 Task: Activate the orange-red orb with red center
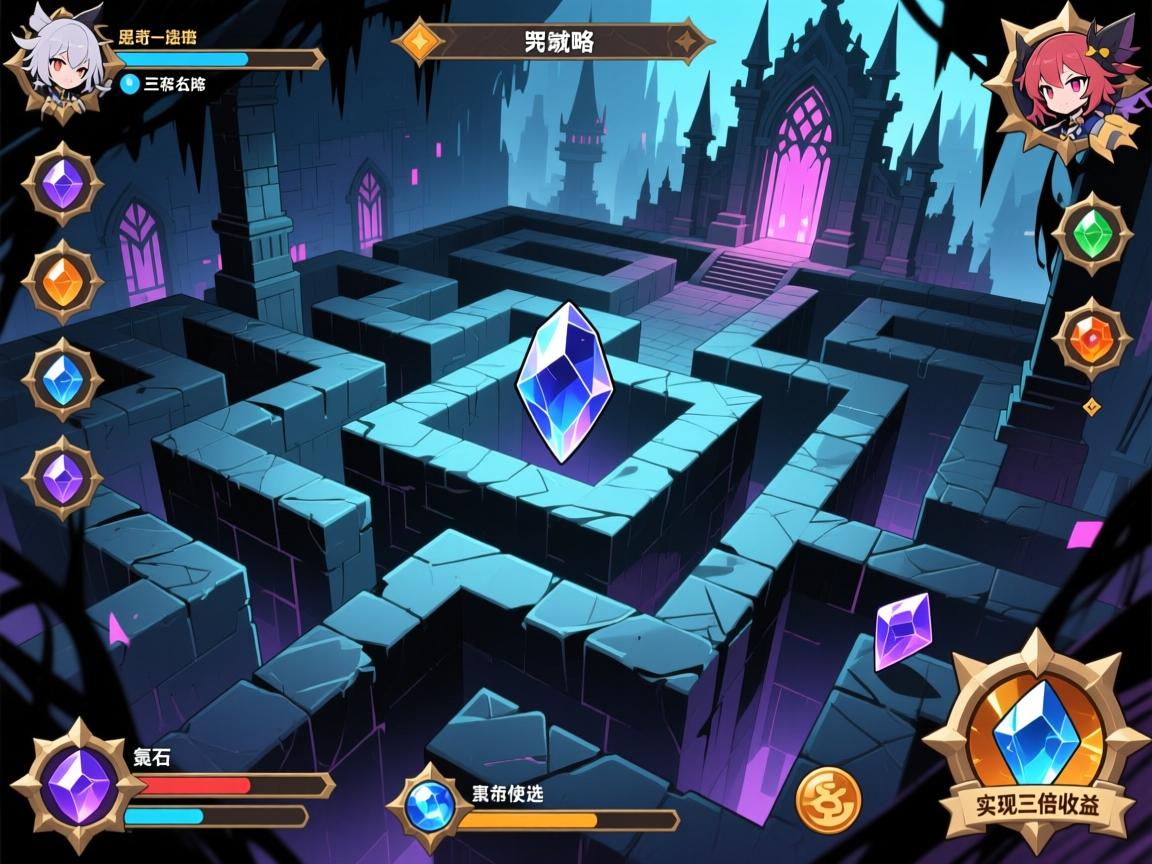click(1091, 339)
